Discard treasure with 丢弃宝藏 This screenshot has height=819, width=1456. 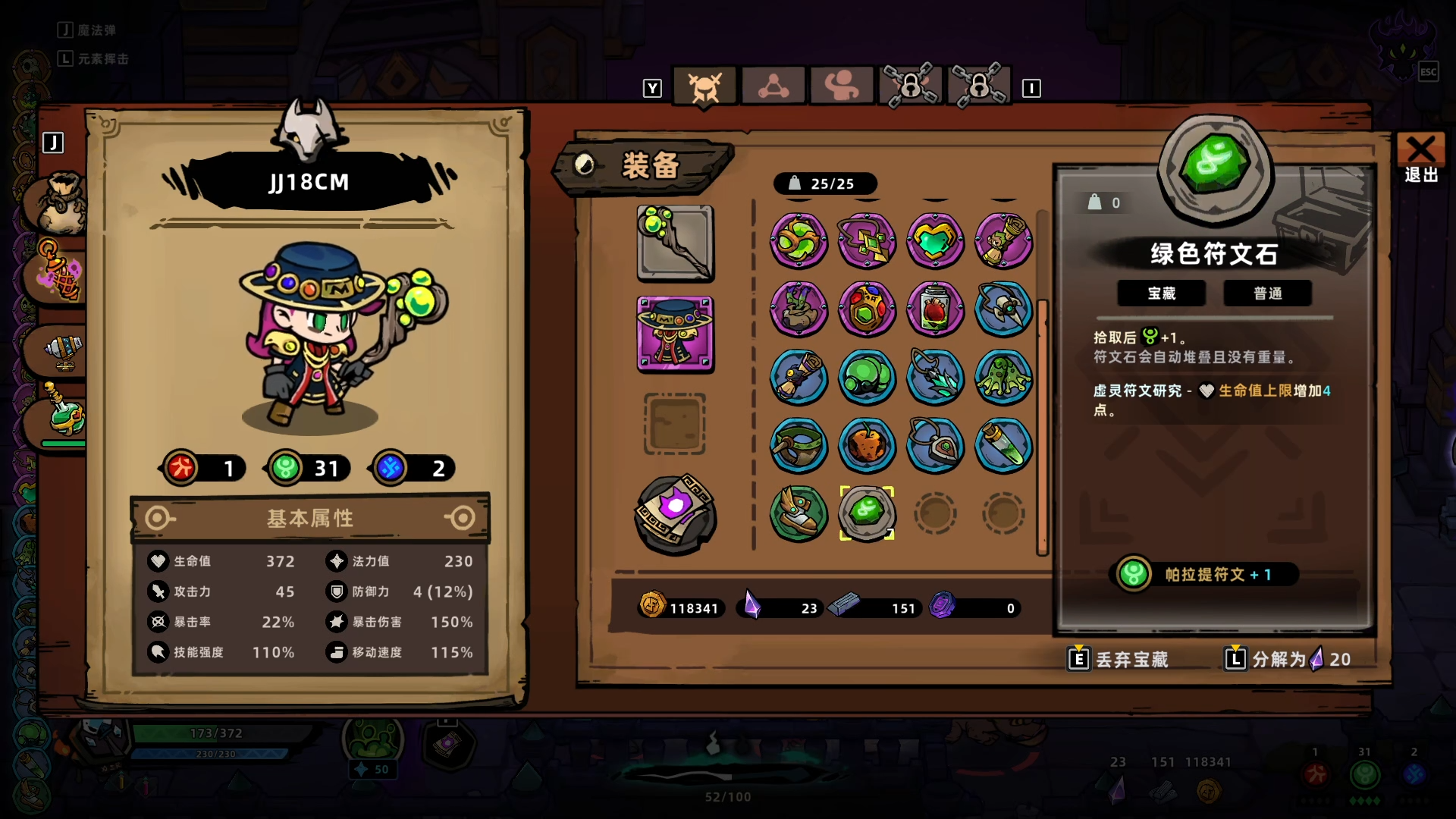click(1119, 659)
